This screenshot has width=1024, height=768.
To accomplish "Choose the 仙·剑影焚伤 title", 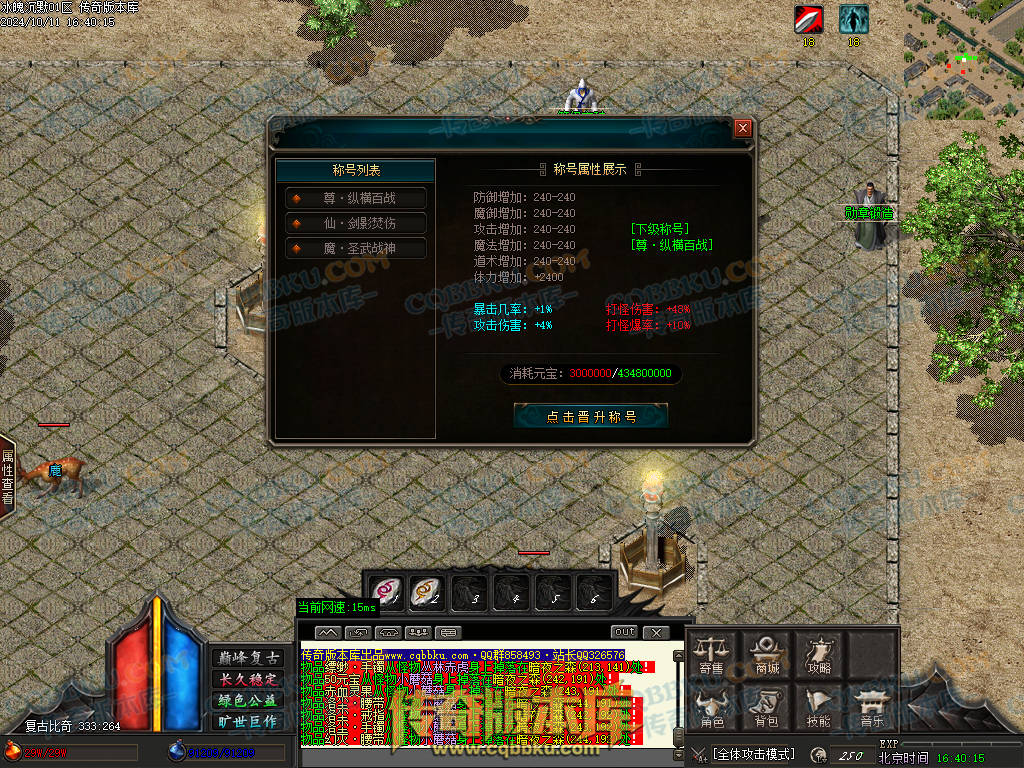I will coord(357,223).
